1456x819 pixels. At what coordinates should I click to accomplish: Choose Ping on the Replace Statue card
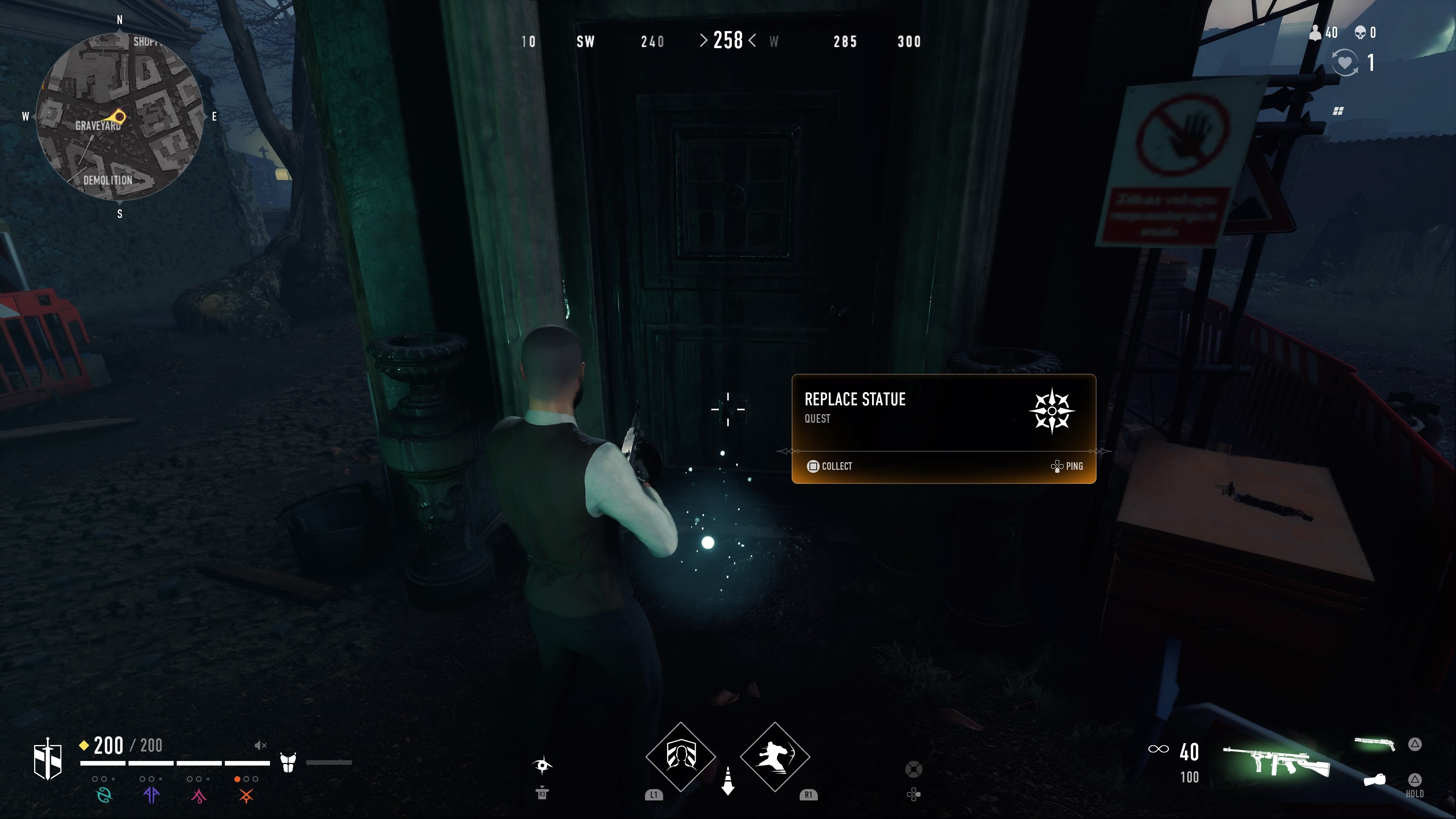(x=1067, y=466)
